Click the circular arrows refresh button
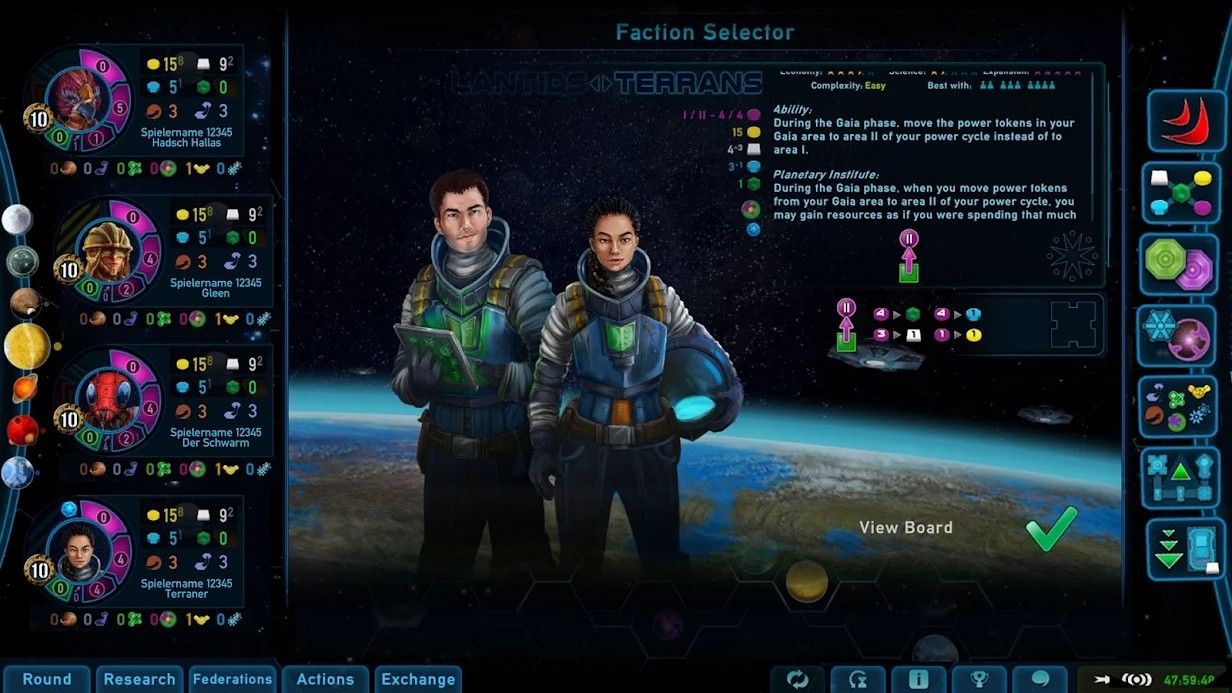Image resolution: width=1232 pixels, height=693 pixels. [797, 680]
